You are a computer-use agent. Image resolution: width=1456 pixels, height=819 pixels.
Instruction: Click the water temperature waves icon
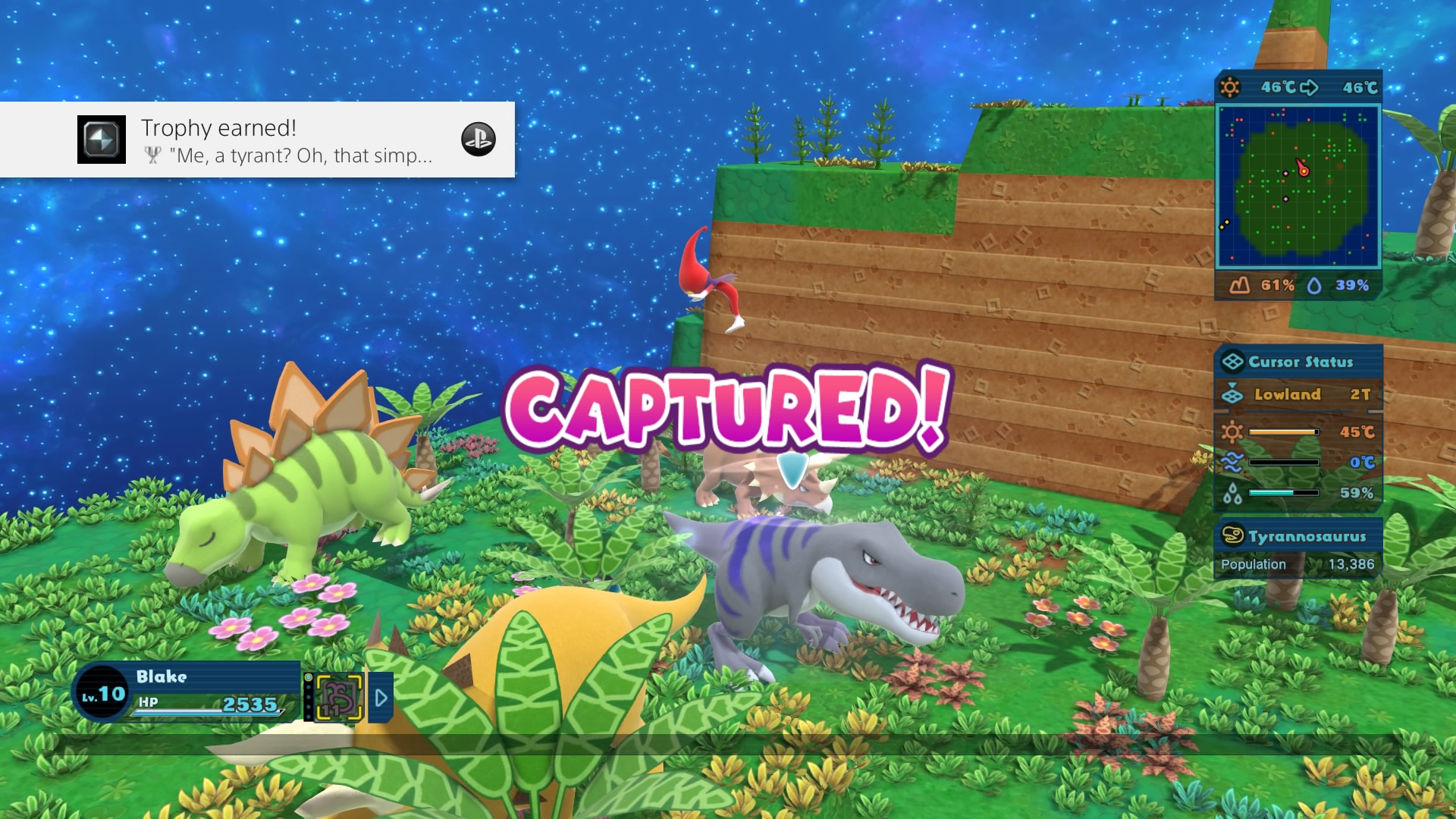(1232, 462)
